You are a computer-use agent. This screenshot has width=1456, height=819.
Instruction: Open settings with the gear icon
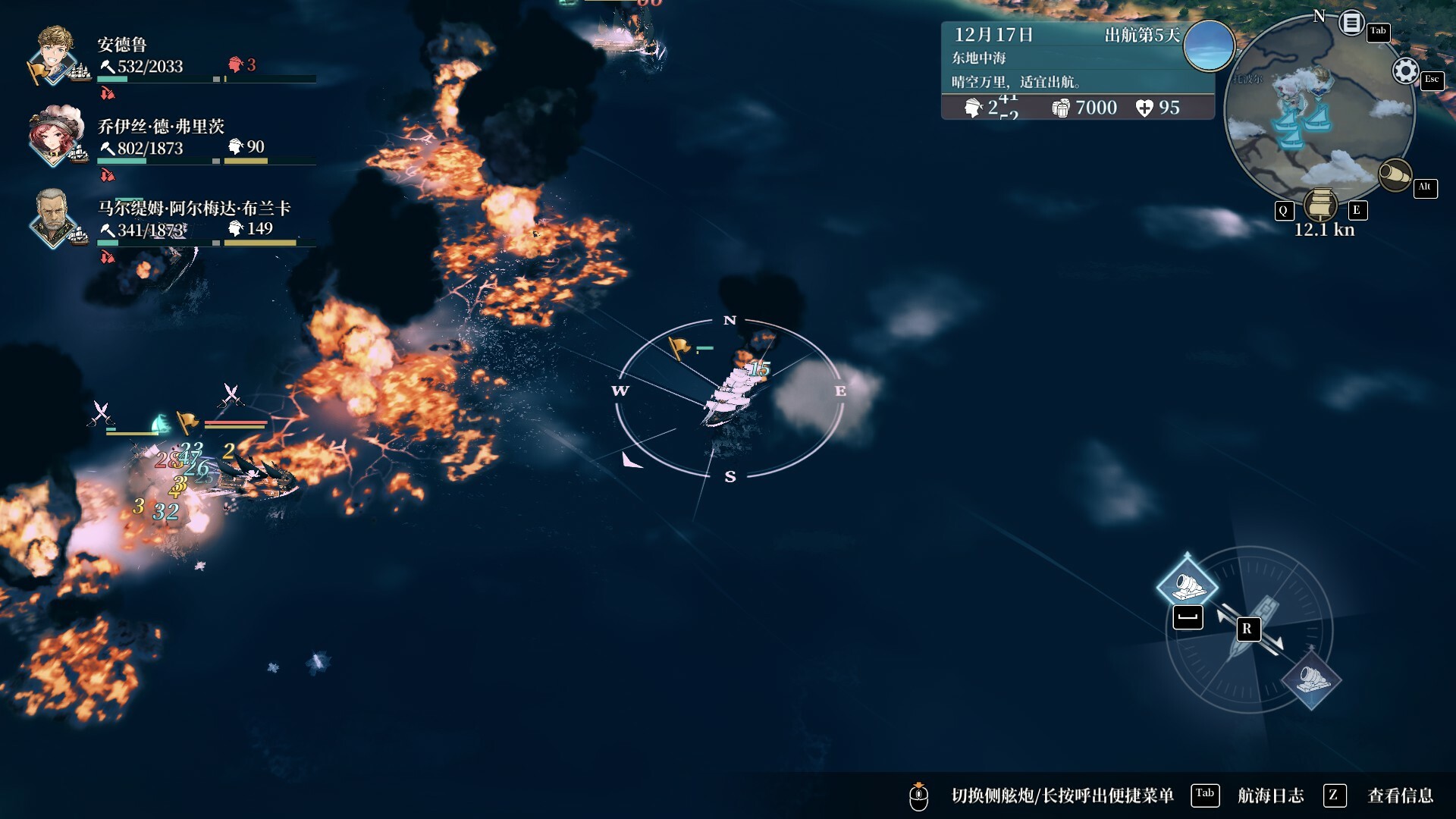[1405, 71]
